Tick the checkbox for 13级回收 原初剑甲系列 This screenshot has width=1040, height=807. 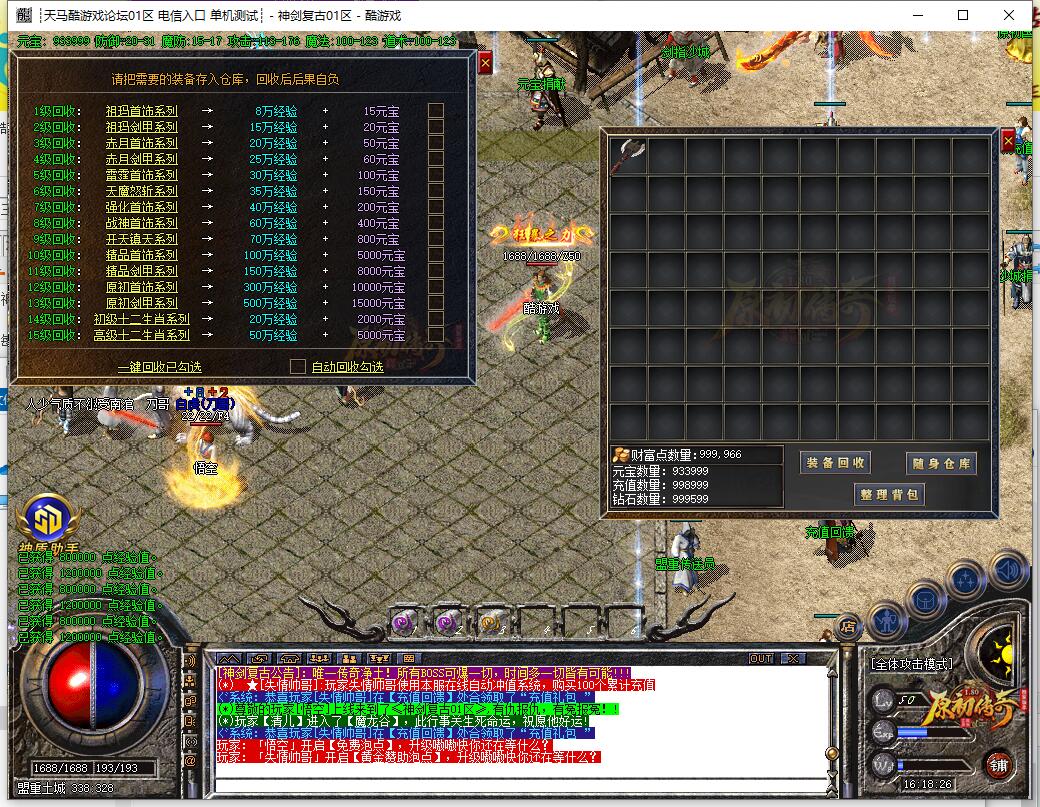[436, 303]
